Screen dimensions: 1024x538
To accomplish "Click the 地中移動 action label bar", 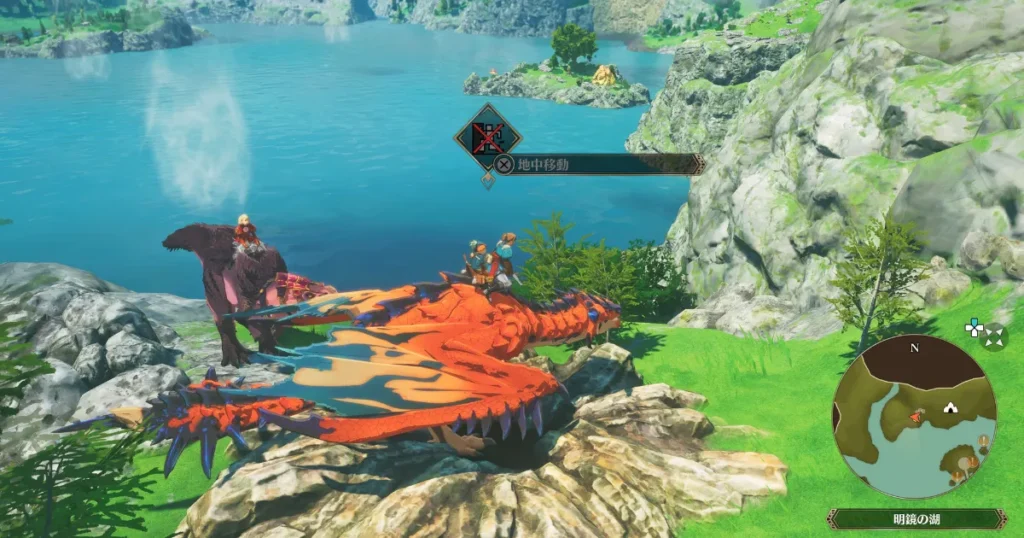I will [598, 164].
